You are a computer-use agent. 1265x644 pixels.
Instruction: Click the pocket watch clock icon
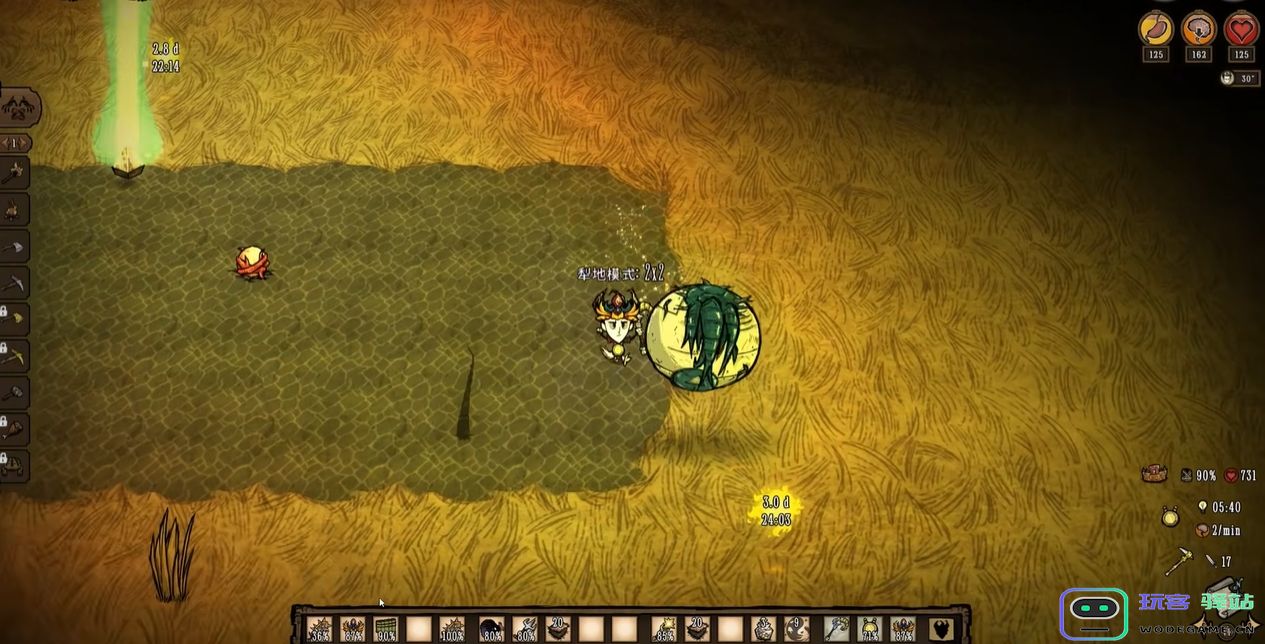(1170, 518)
